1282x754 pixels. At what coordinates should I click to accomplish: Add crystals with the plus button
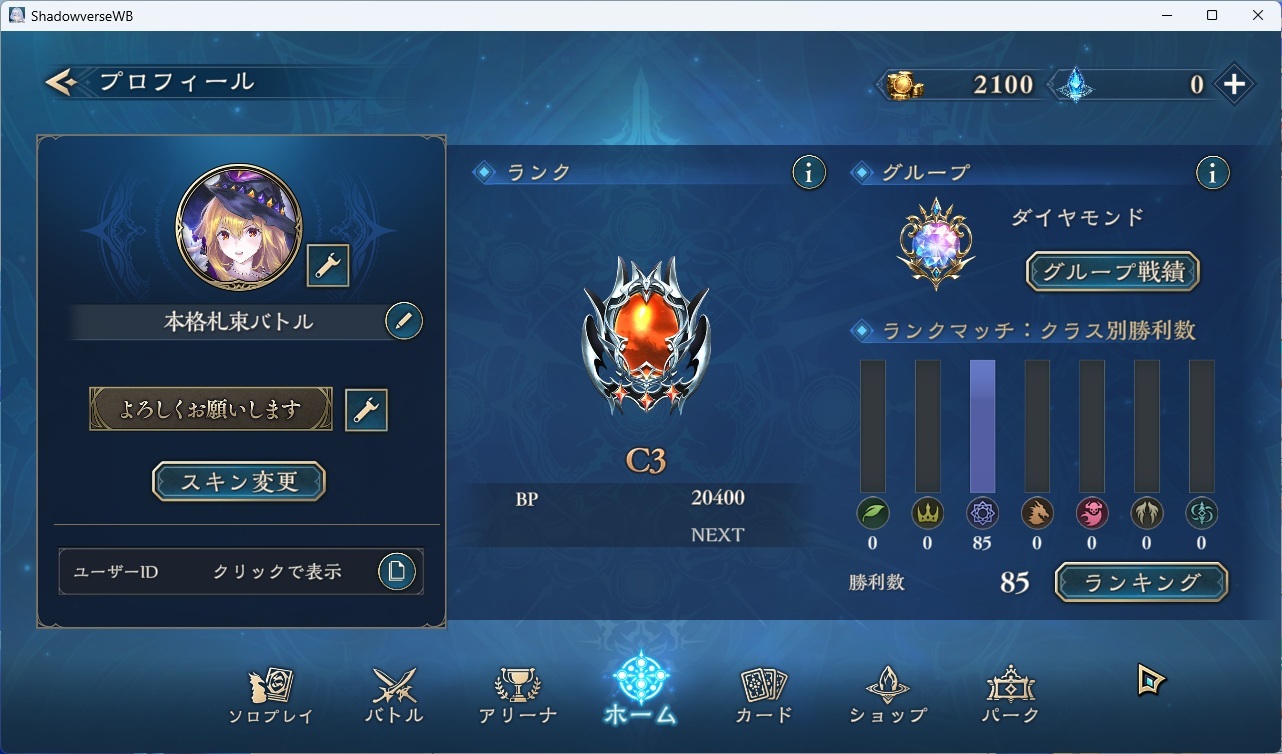(1235, 85)
